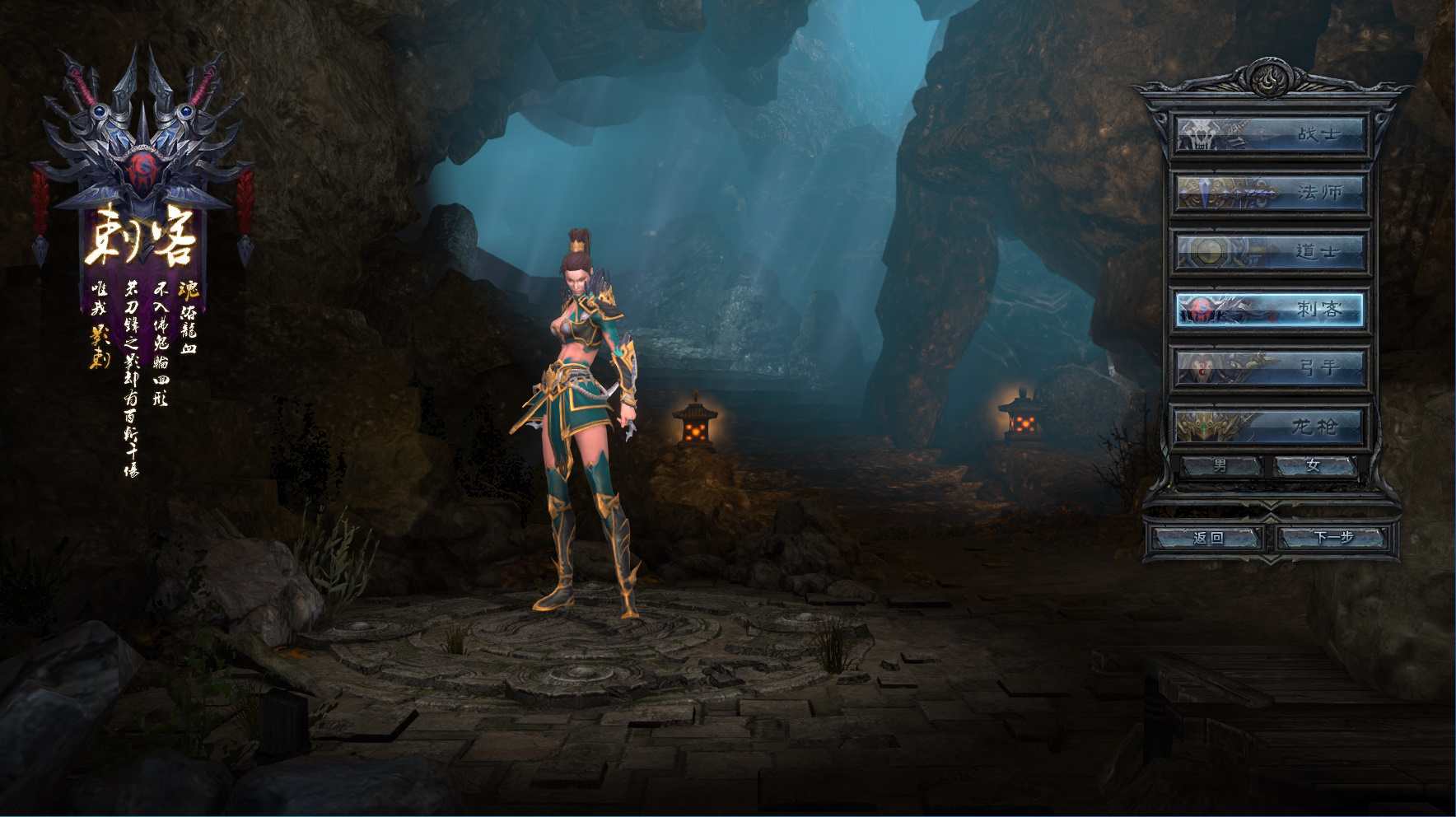
Task: Pick the 道士 taoist class
Action: point(1269,251)
